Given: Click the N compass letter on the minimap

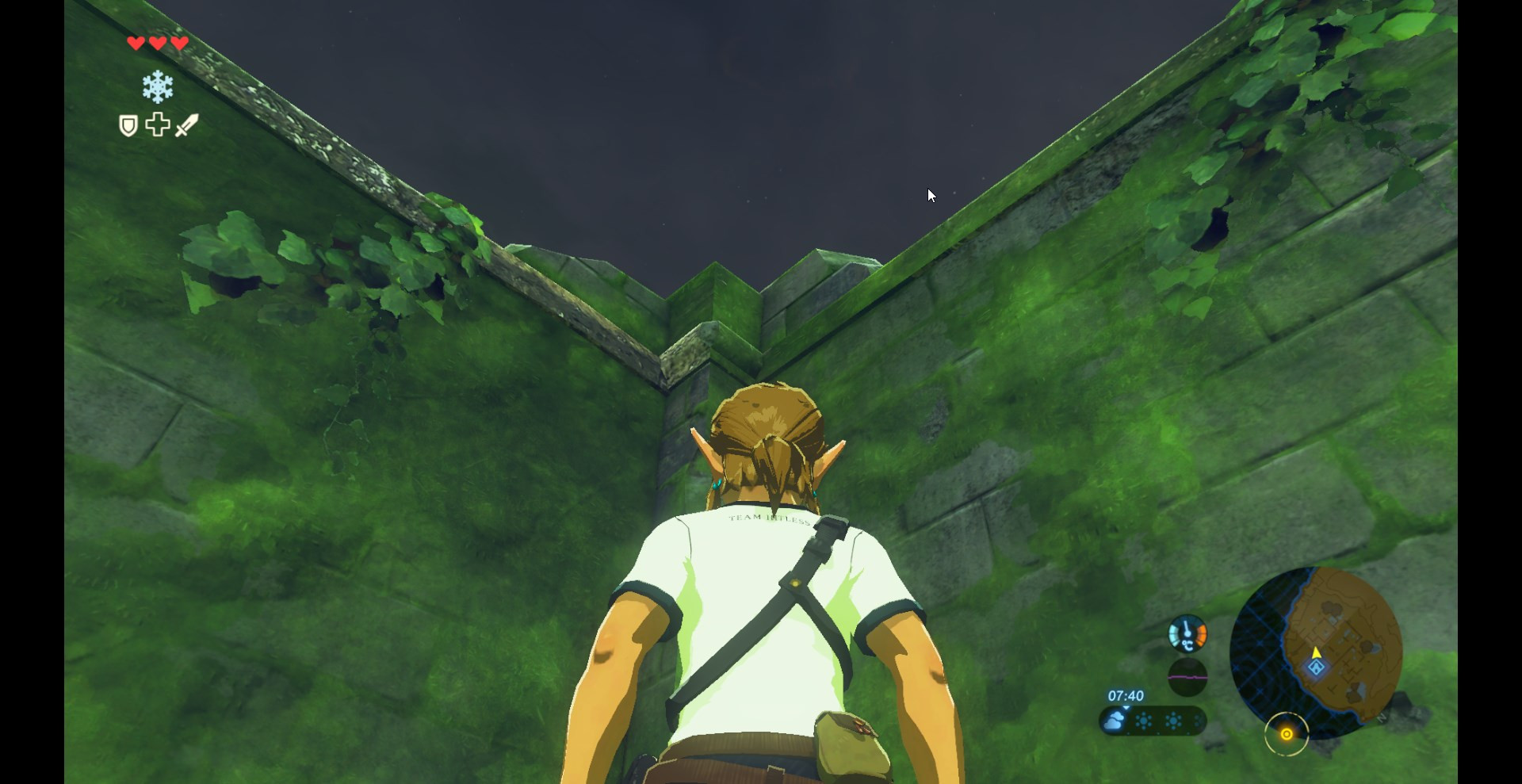Looking at the screenshot, I should 1382,719.
